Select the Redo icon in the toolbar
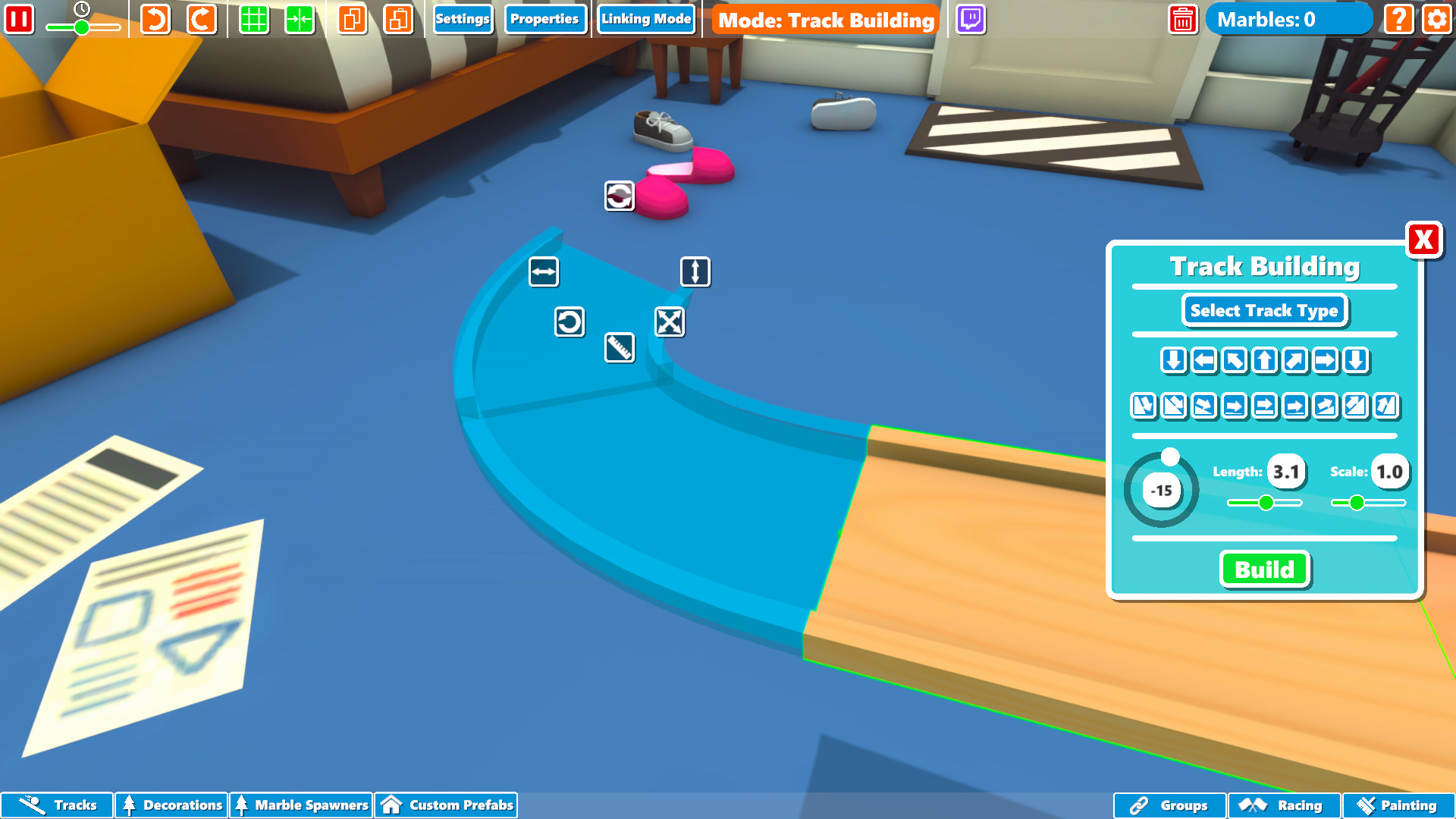Screen dimensions: 1456x819 201,19
